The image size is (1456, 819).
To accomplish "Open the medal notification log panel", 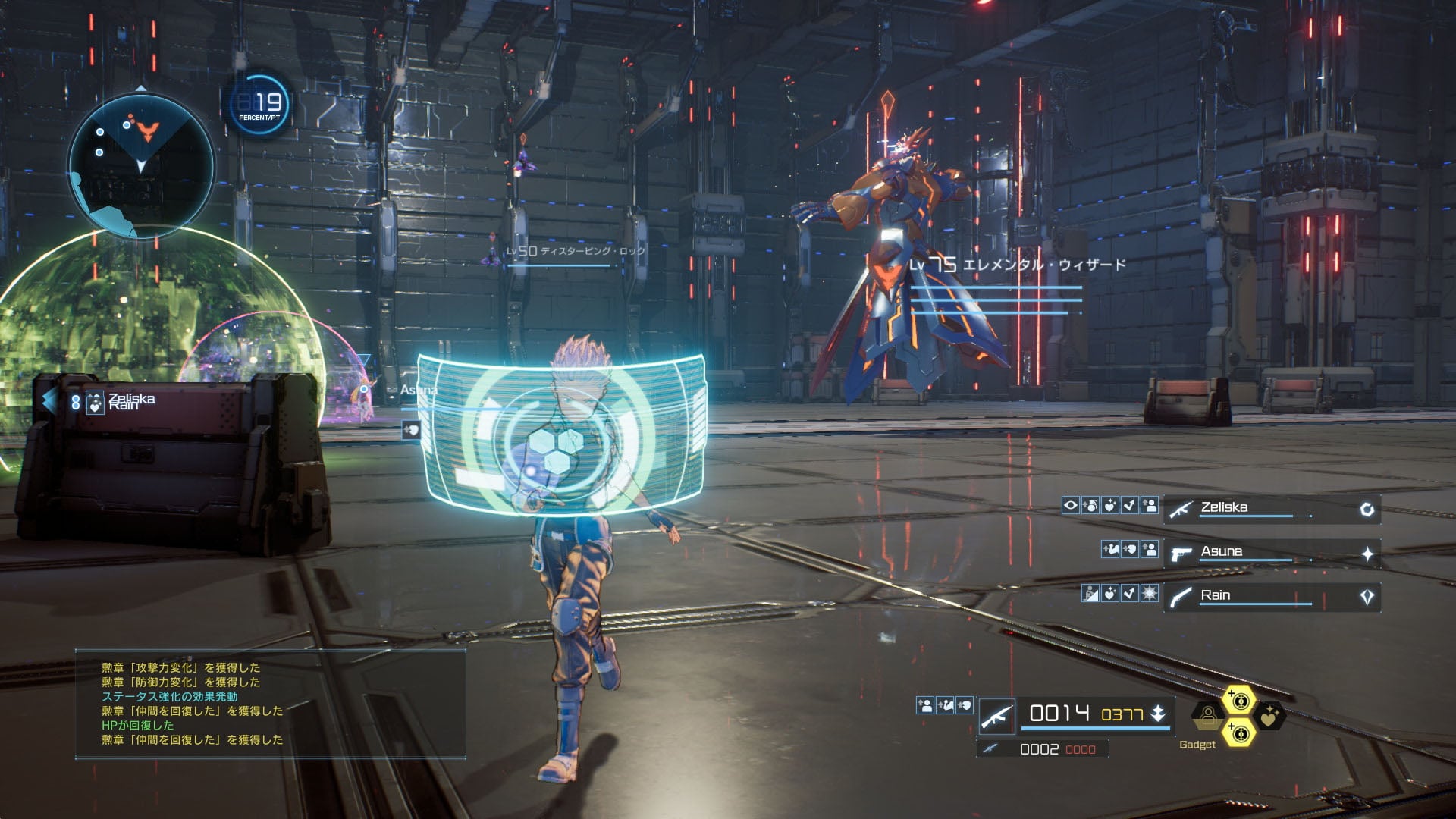I will point(270,703).
